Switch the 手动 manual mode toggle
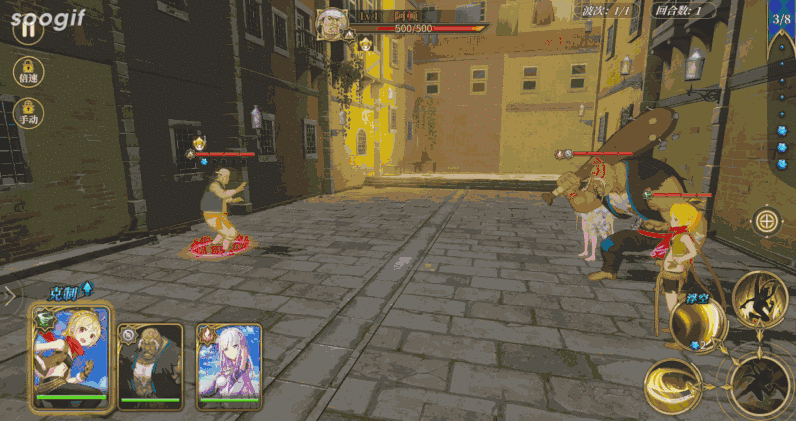 click(x=28, y=111)
